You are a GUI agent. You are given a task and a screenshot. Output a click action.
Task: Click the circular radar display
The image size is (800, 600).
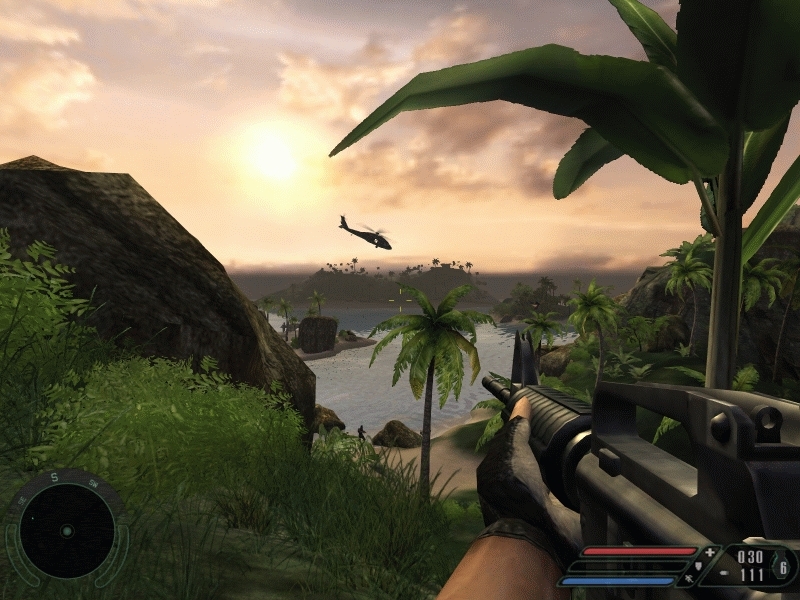tap(66, 530)
